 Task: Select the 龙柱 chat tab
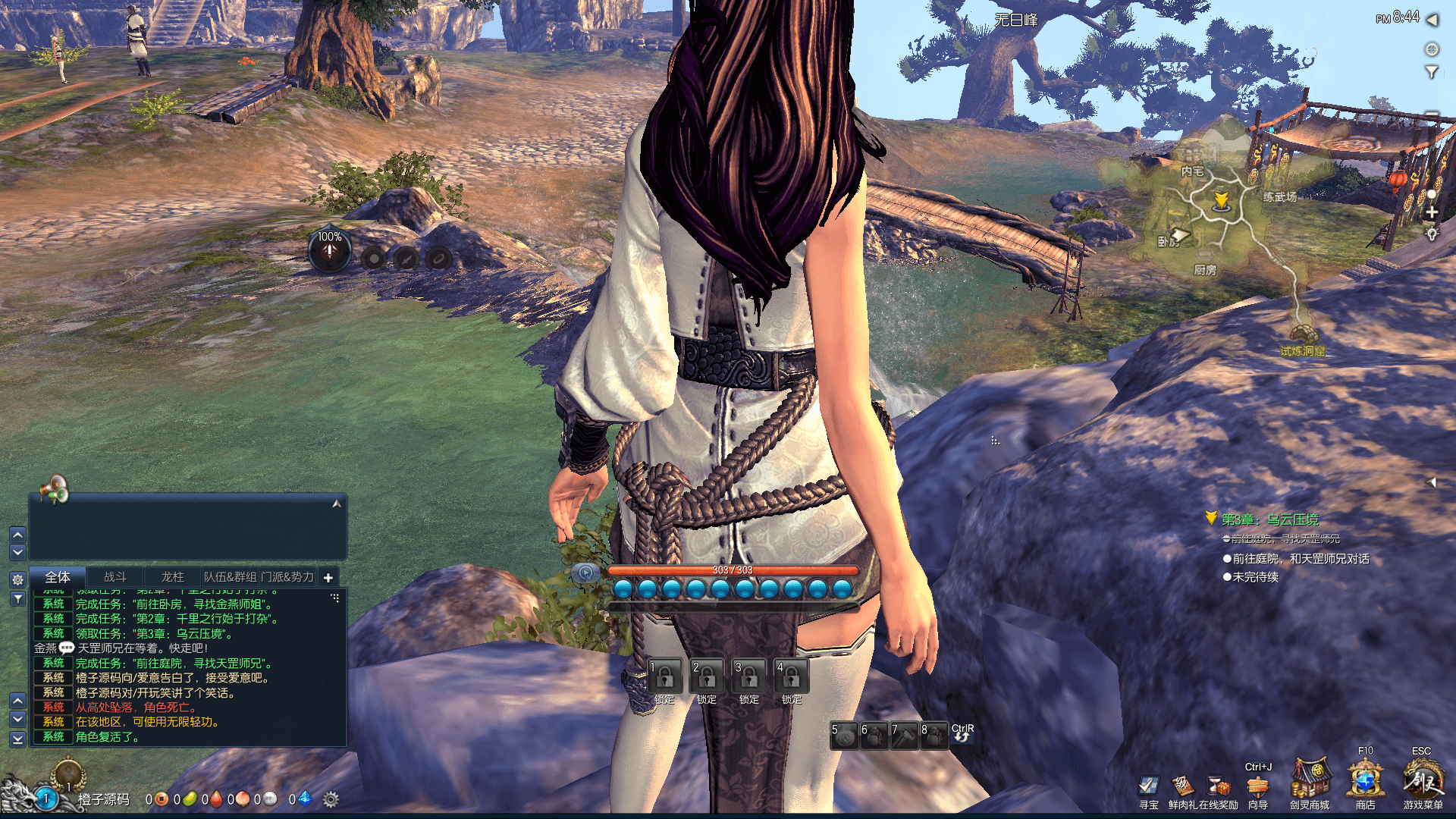tap(172, 577)
